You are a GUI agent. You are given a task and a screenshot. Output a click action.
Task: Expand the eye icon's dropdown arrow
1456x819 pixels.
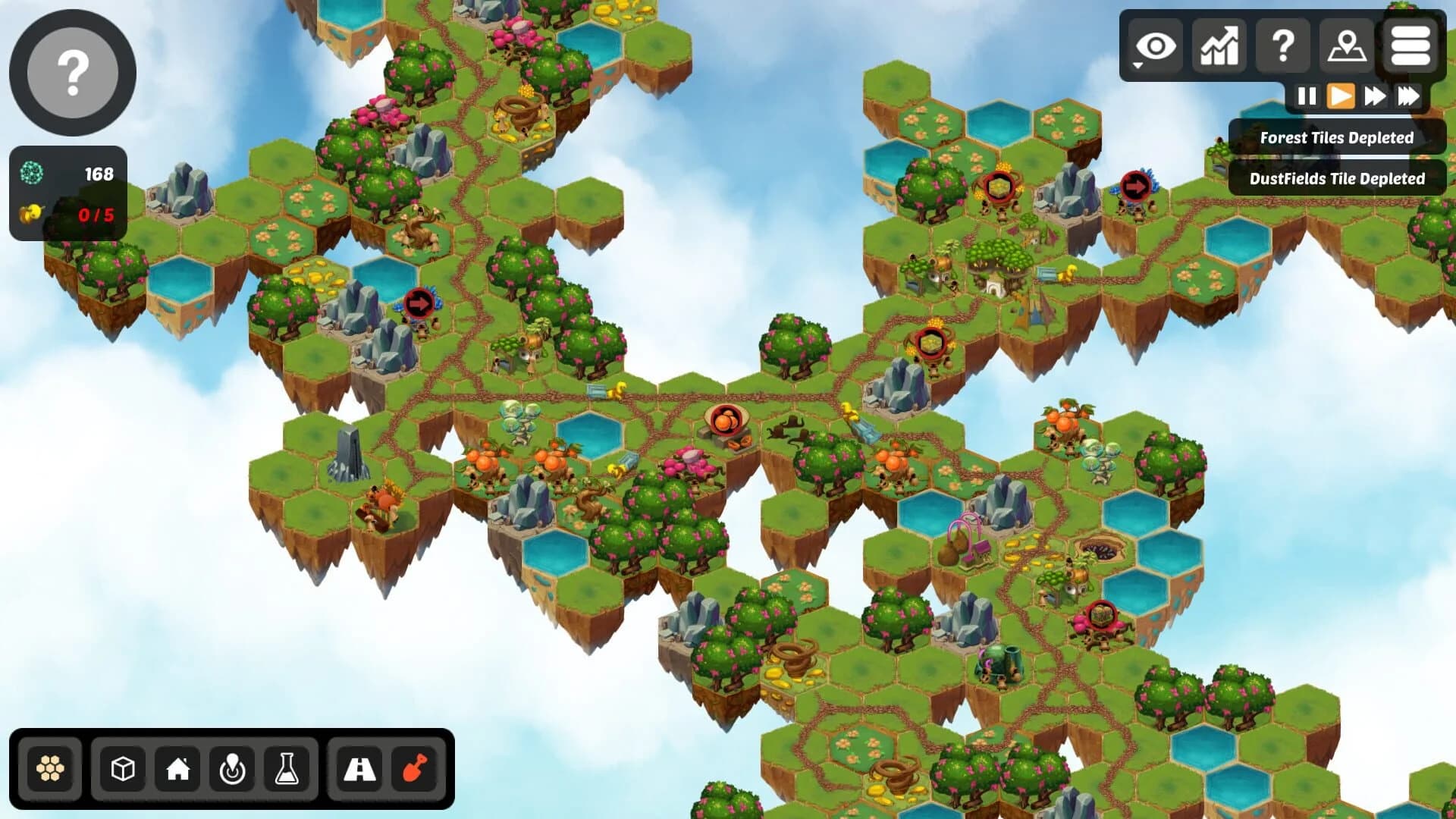point(1137,67)
